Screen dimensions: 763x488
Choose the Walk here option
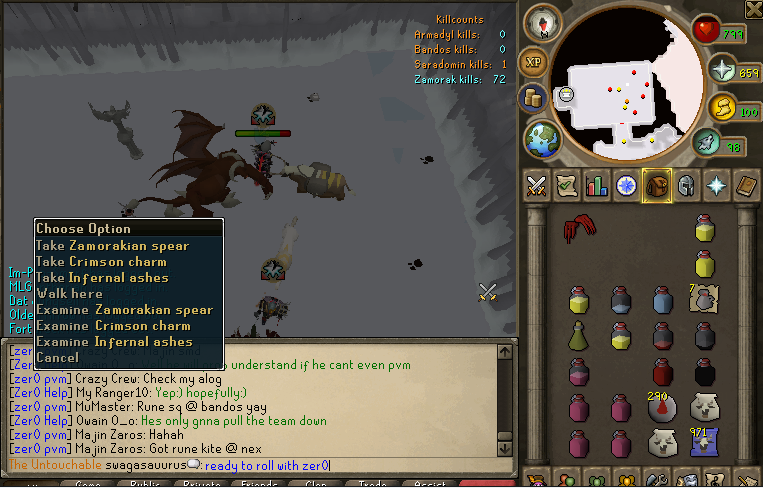[x=69, y=293]
